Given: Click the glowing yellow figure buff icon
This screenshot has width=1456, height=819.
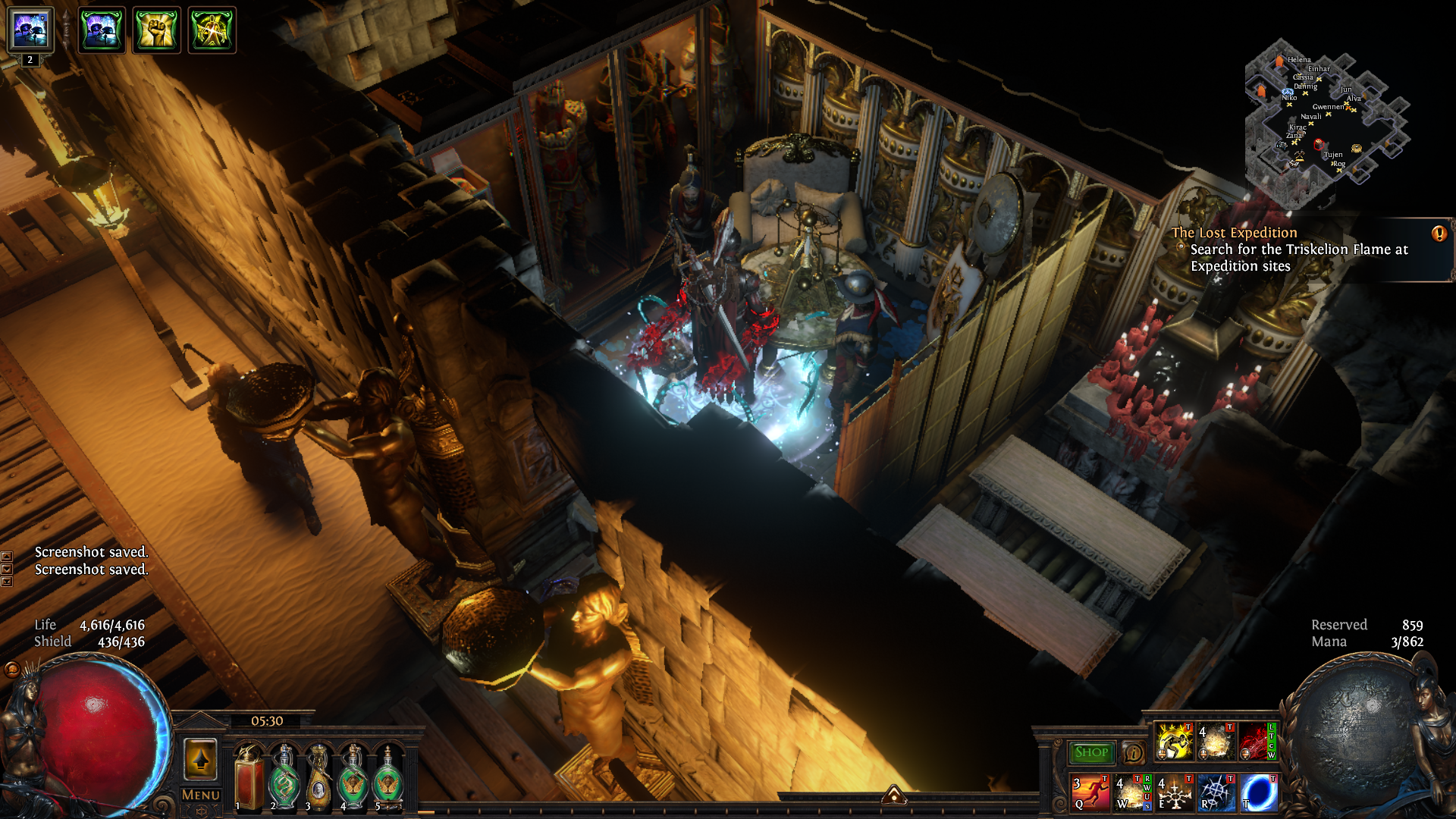Looking at the screenshot, I should 212,30.
